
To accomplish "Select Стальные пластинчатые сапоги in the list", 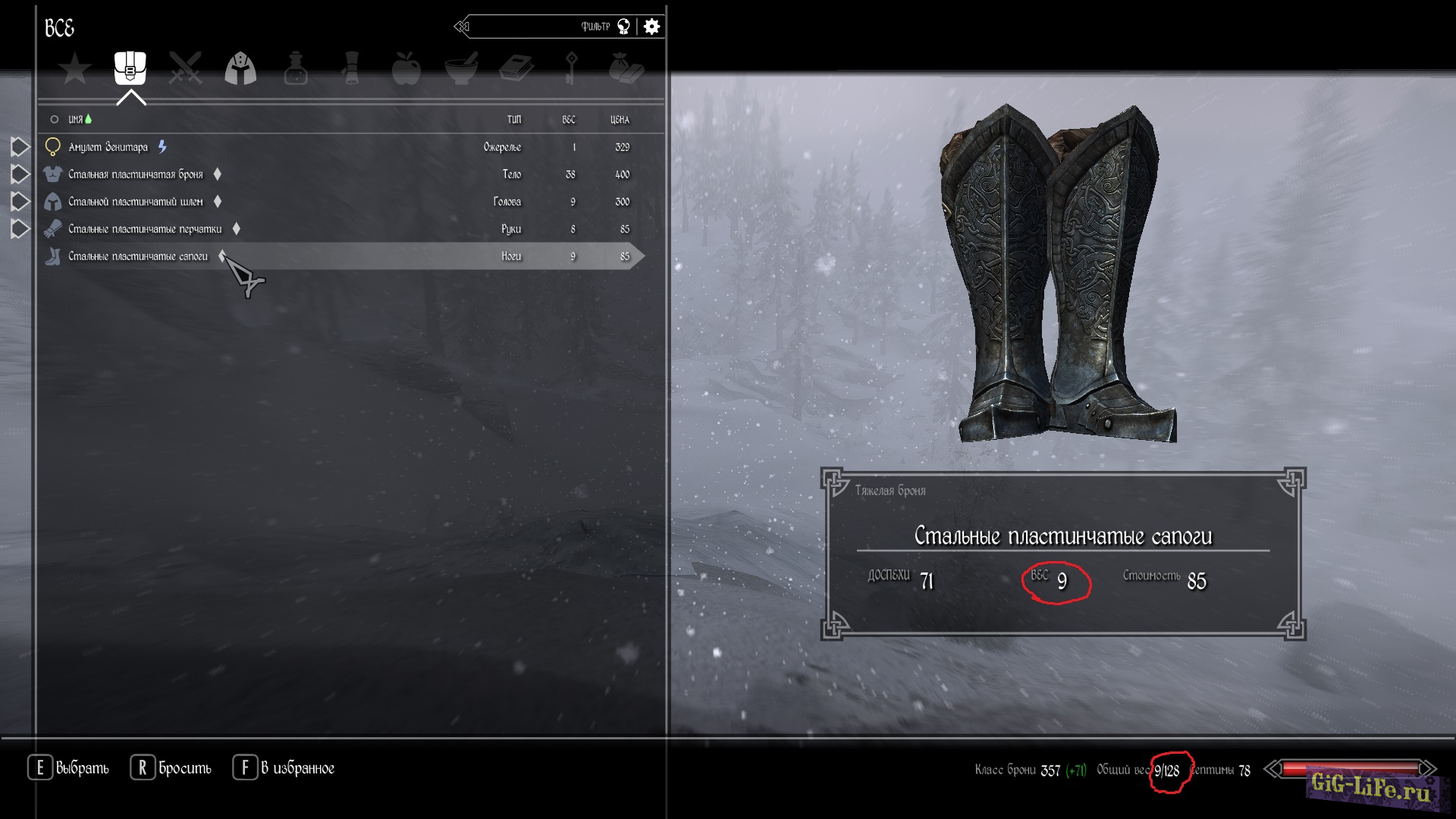I will [138, 256].
